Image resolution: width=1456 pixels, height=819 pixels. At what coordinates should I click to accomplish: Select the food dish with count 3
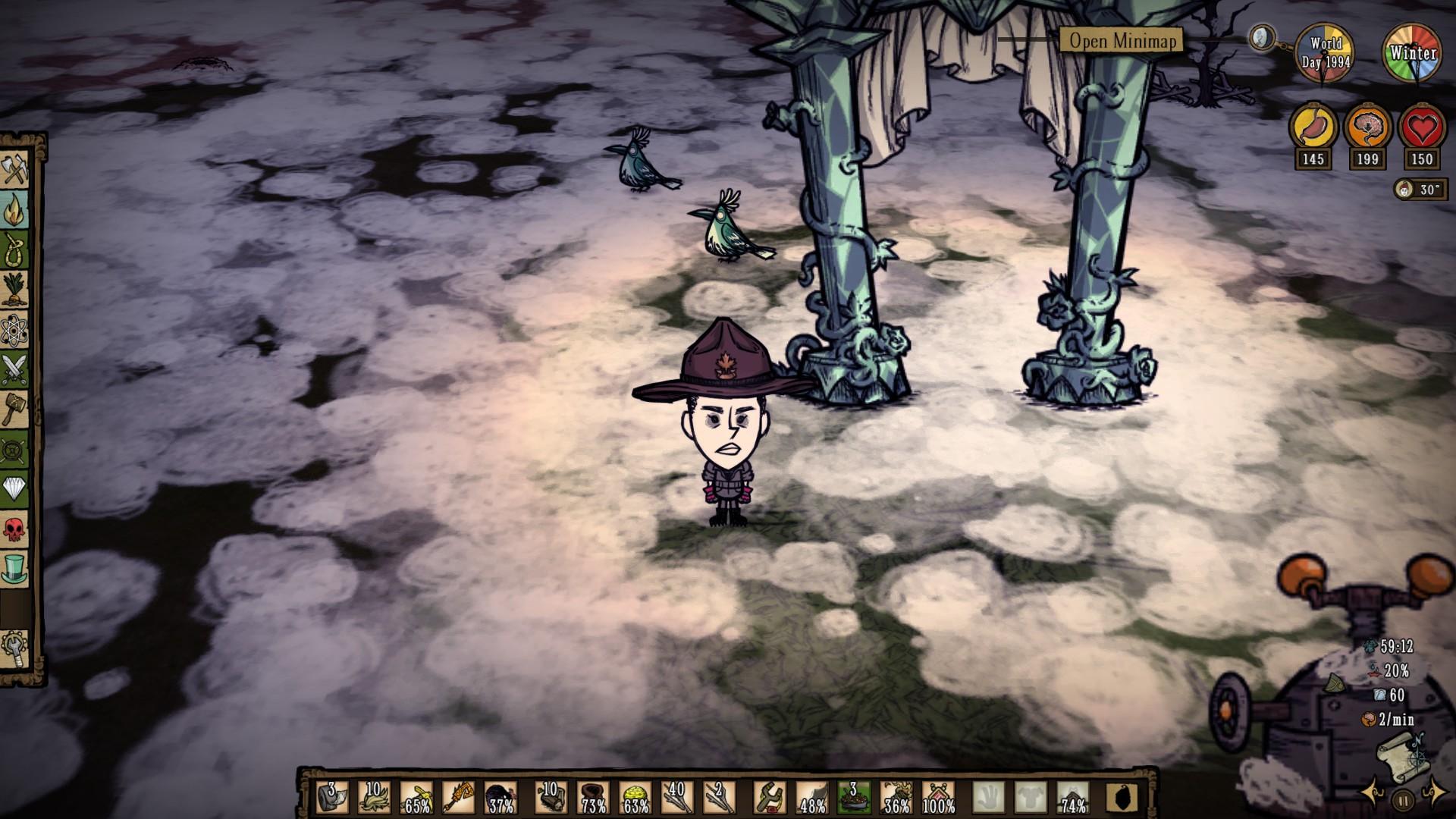[853, 798]
